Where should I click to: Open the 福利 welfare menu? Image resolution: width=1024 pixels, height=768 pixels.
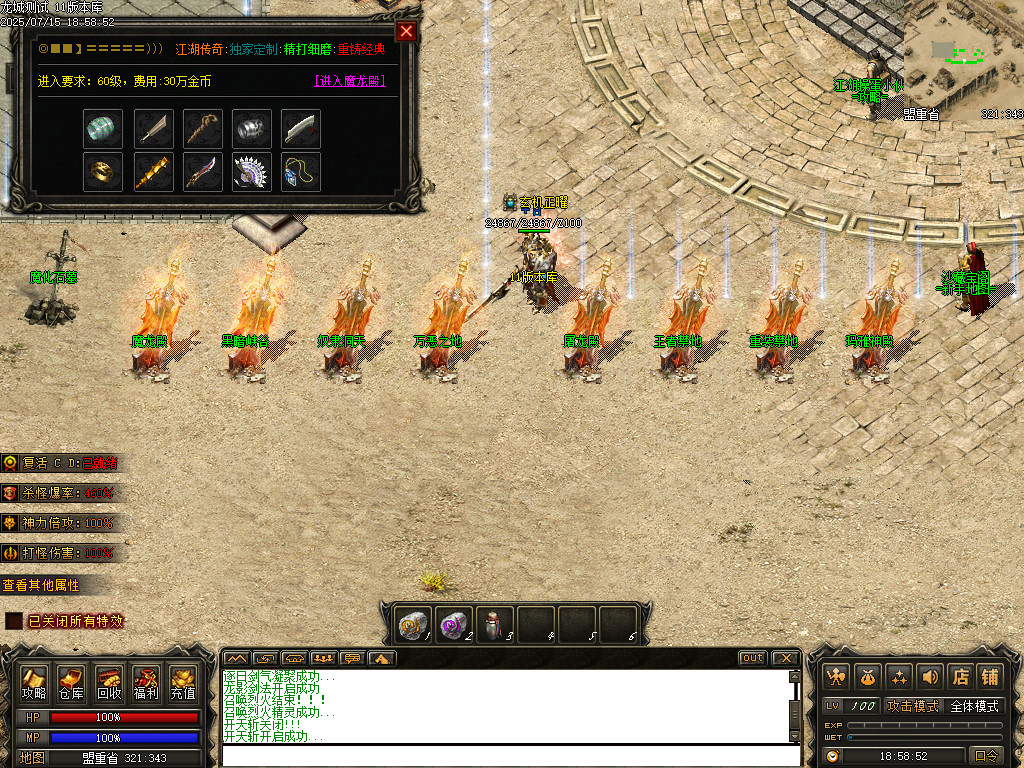146,682
